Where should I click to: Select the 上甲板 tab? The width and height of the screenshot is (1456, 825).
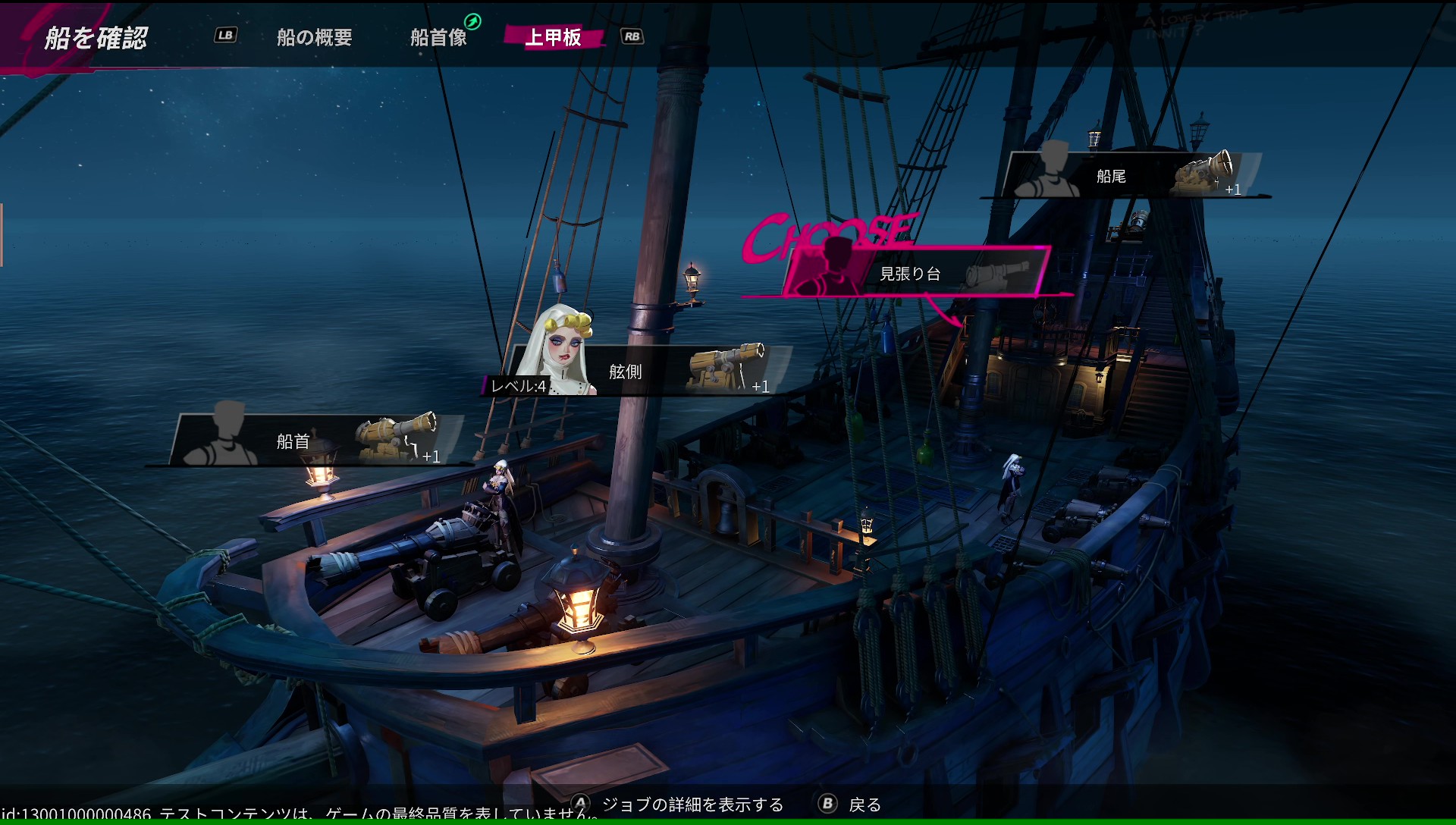click(x=554, y=37)
